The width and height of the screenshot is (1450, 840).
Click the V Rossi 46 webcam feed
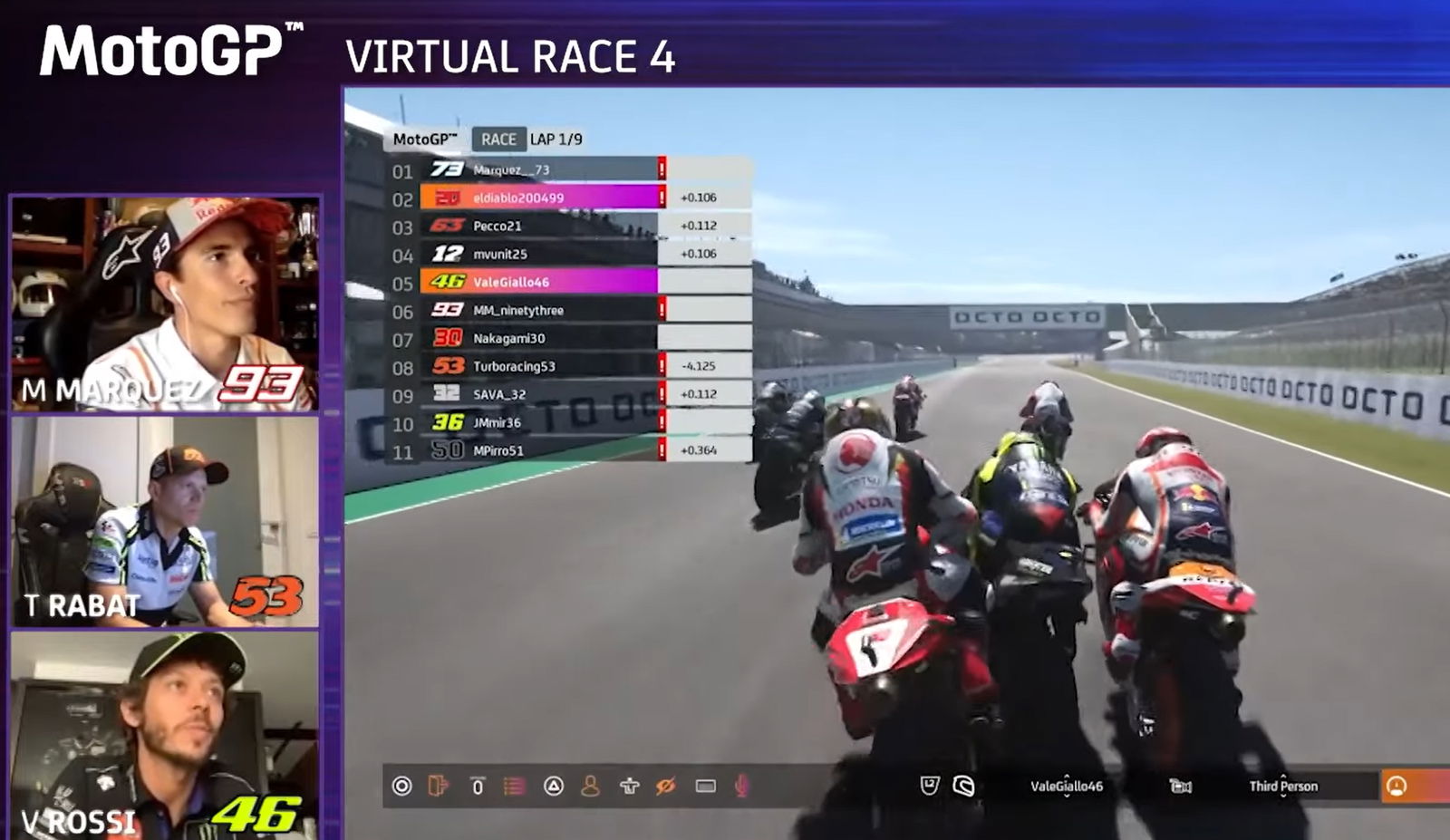(165, 734)
